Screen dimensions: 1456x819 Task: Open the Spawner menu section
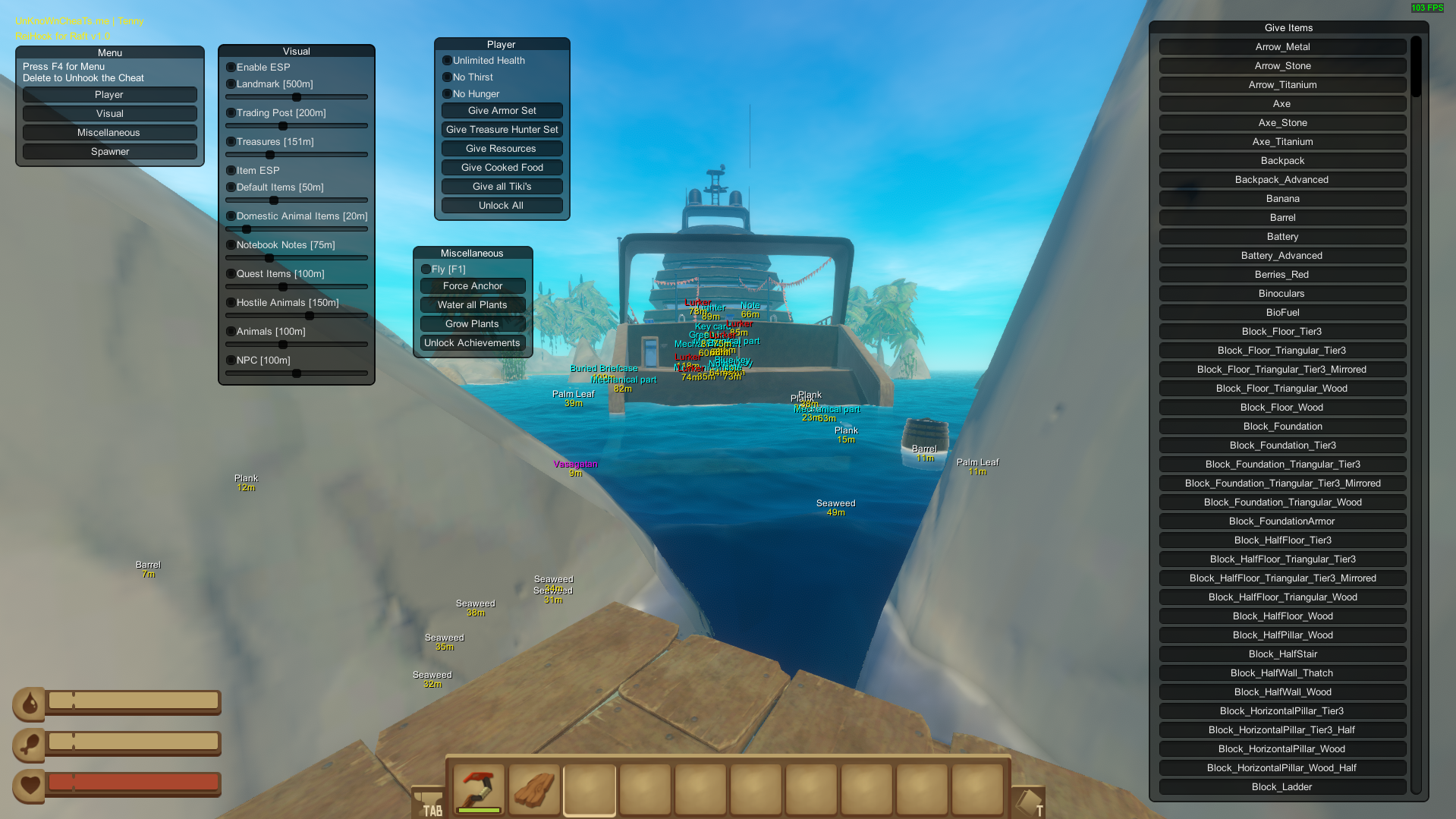click(109, 152)
